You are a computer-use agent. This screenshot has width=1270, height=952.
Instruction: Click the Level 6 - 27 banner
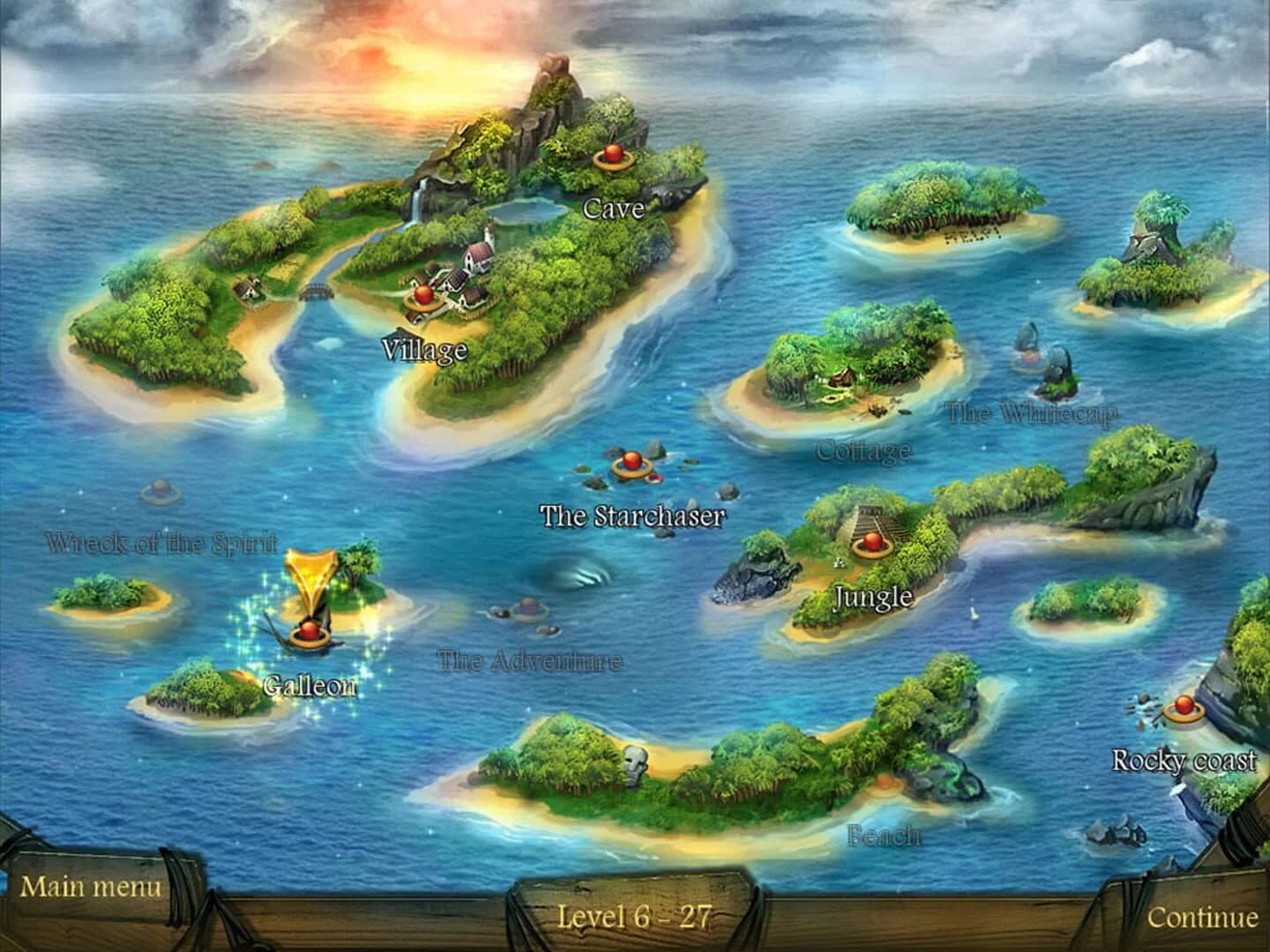click(635, 917)
